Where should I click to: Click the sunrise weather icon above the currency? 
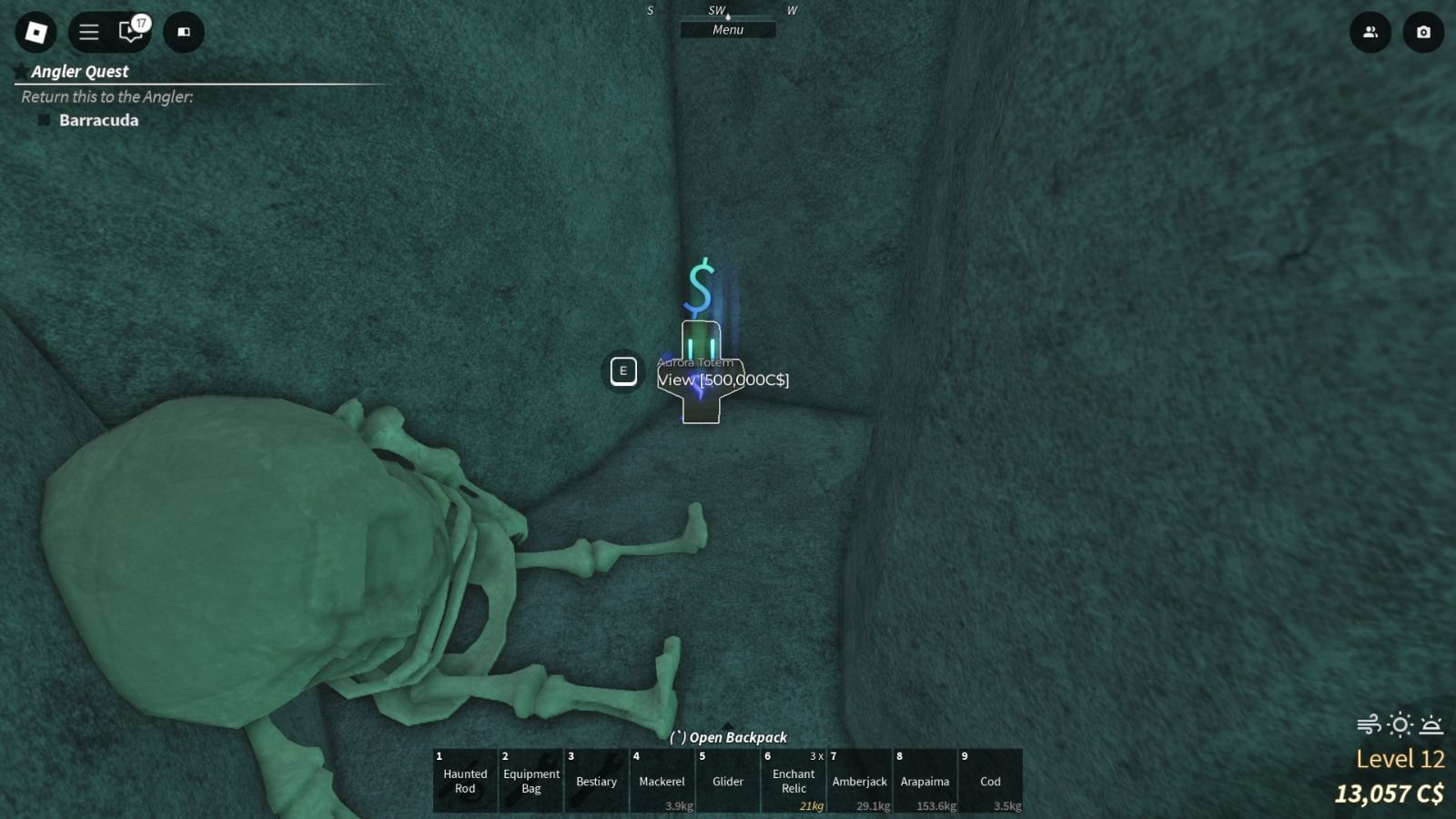[x=1430, y=724]
